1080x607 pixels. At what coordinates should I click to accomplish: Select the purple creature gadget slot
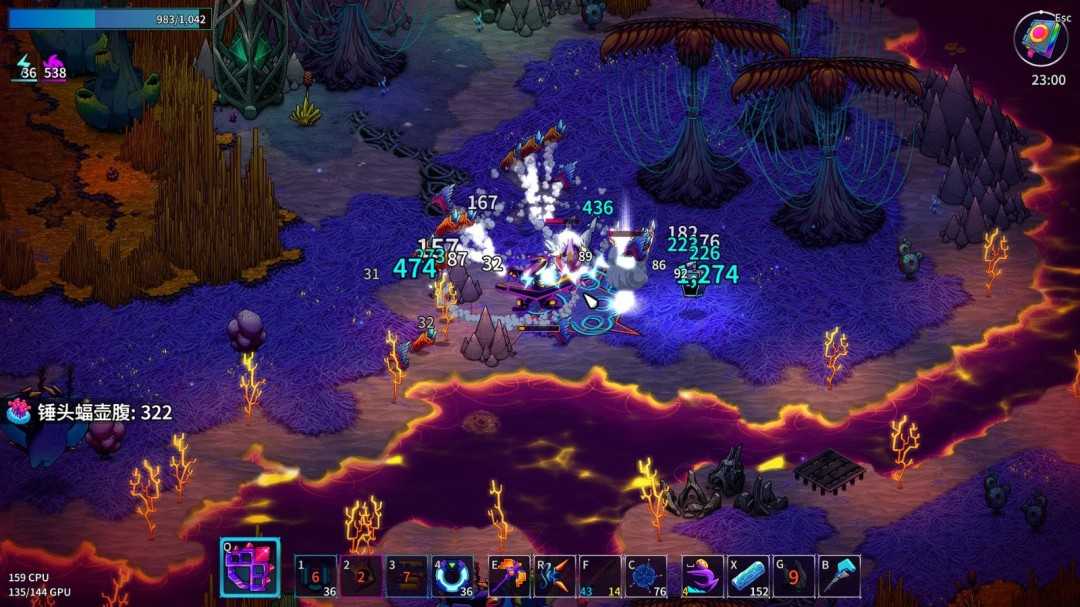[x=702, y=577]
